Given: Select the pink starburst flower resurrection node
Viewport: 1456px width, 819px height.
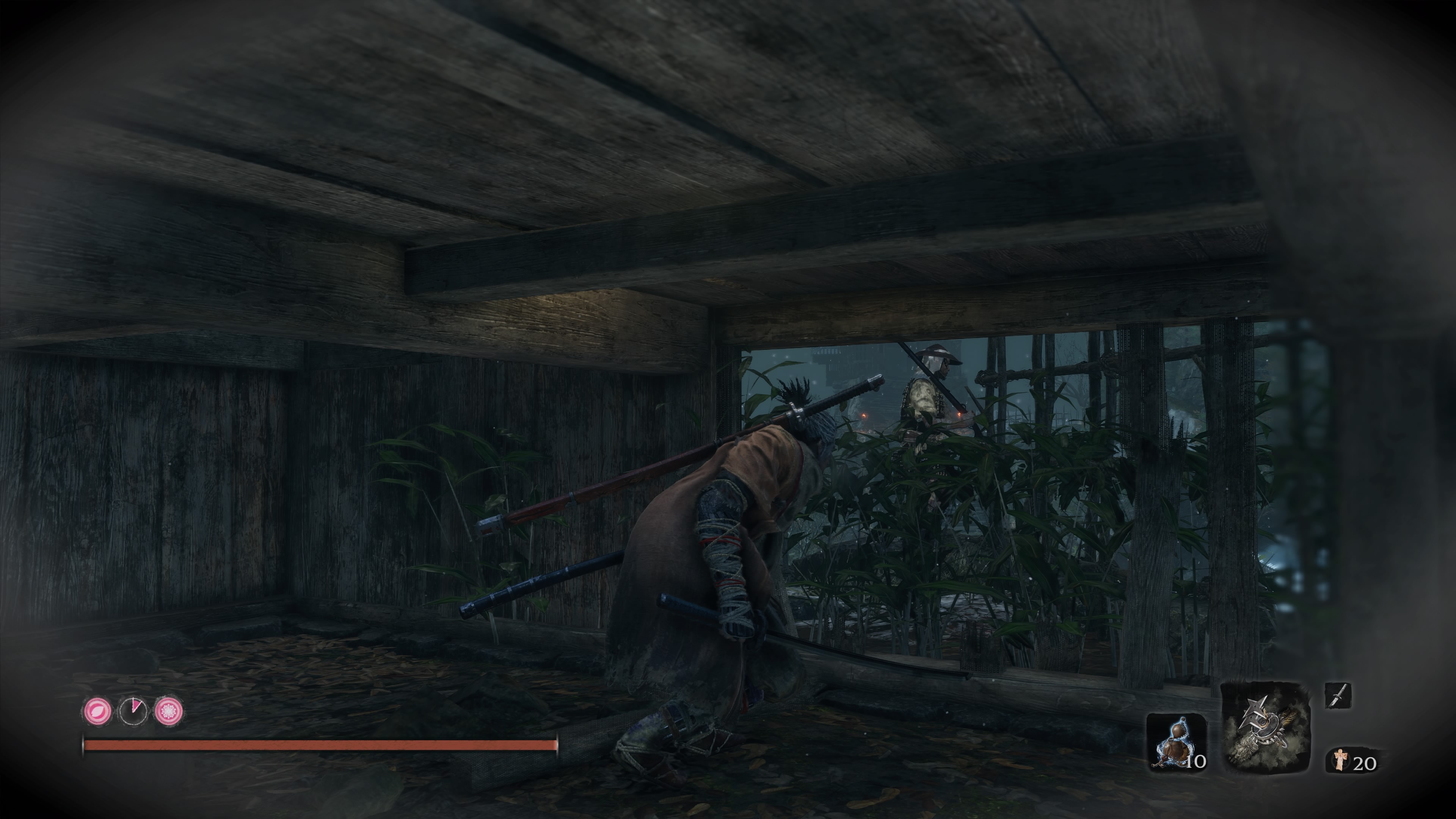Looking at the screenshot, I should (x=168, y=711).
